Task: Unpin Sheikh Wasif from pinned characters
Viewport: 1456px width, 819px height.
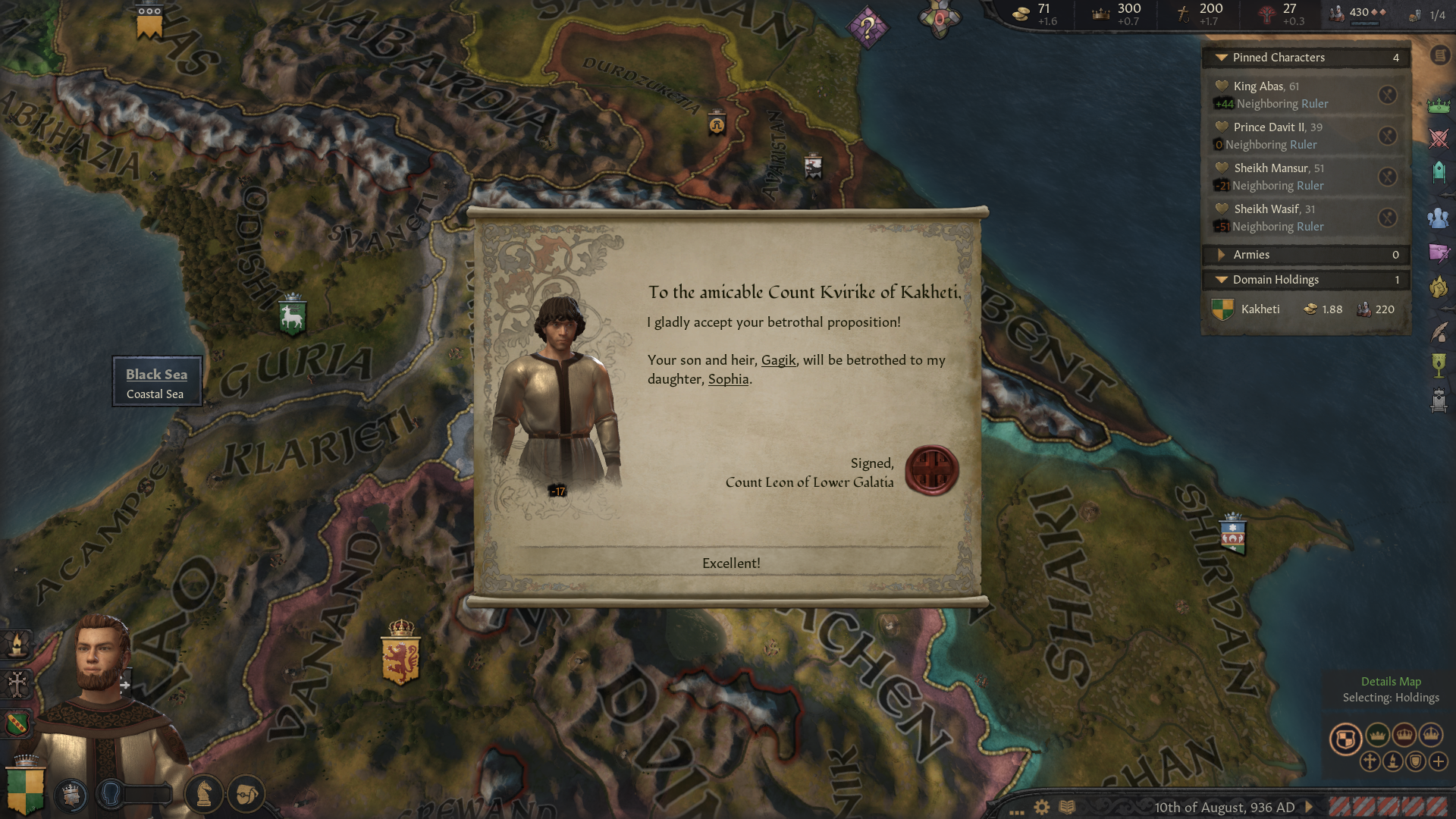Action: coord(1387,218)
